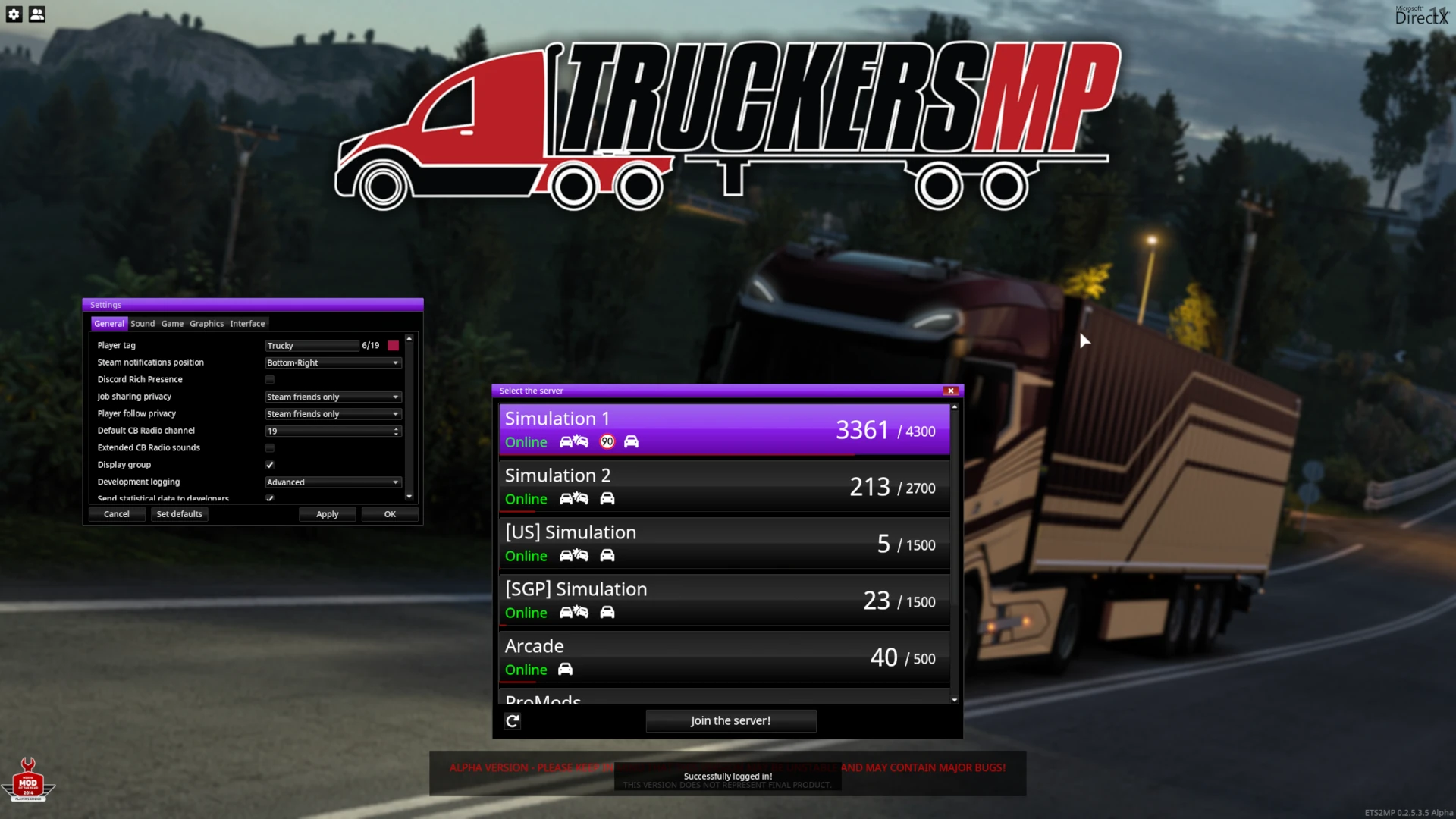The height and width of the screenshot is (819, 1456).
Task: Pick the [US] Simulation server
Action: pyautogui.click(x=723, y=543)
